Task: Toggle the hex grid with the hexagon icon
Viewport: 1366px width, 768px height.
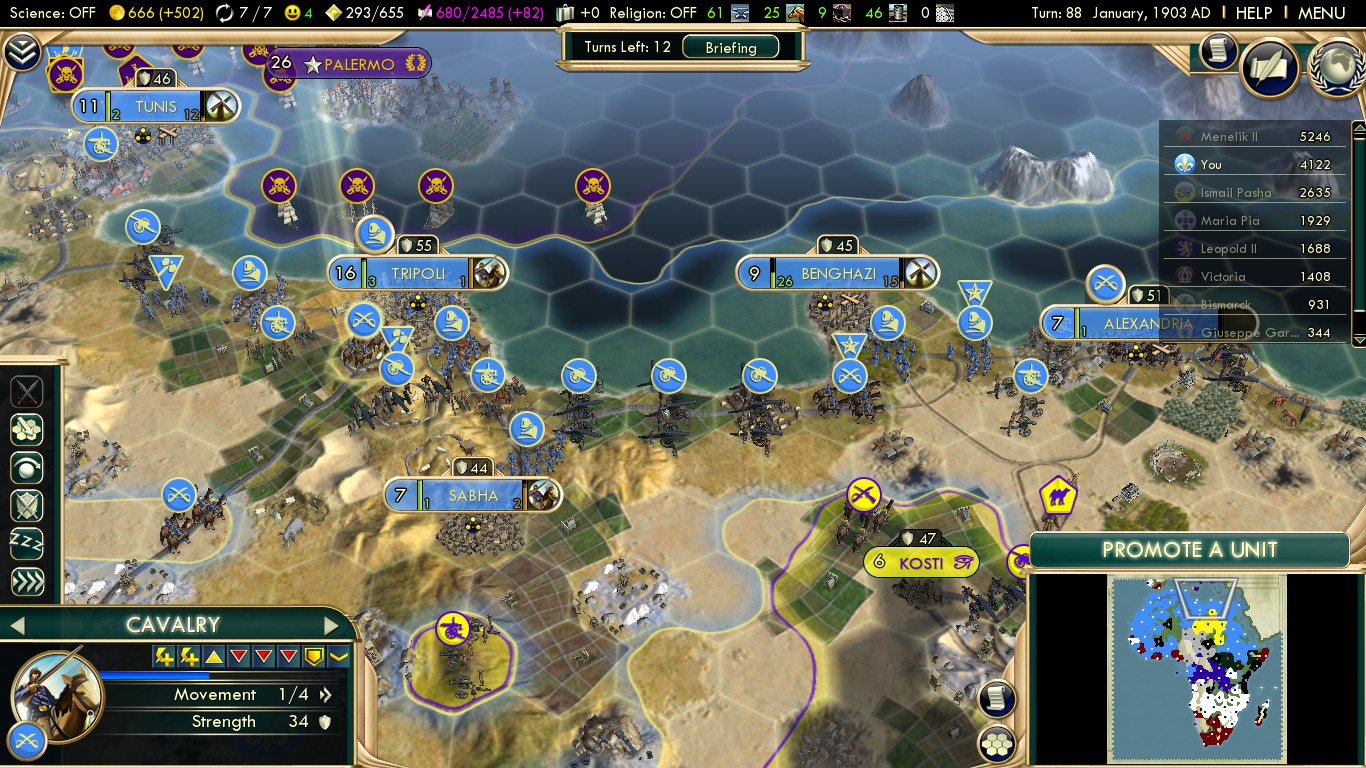Action: click(996, 742)
